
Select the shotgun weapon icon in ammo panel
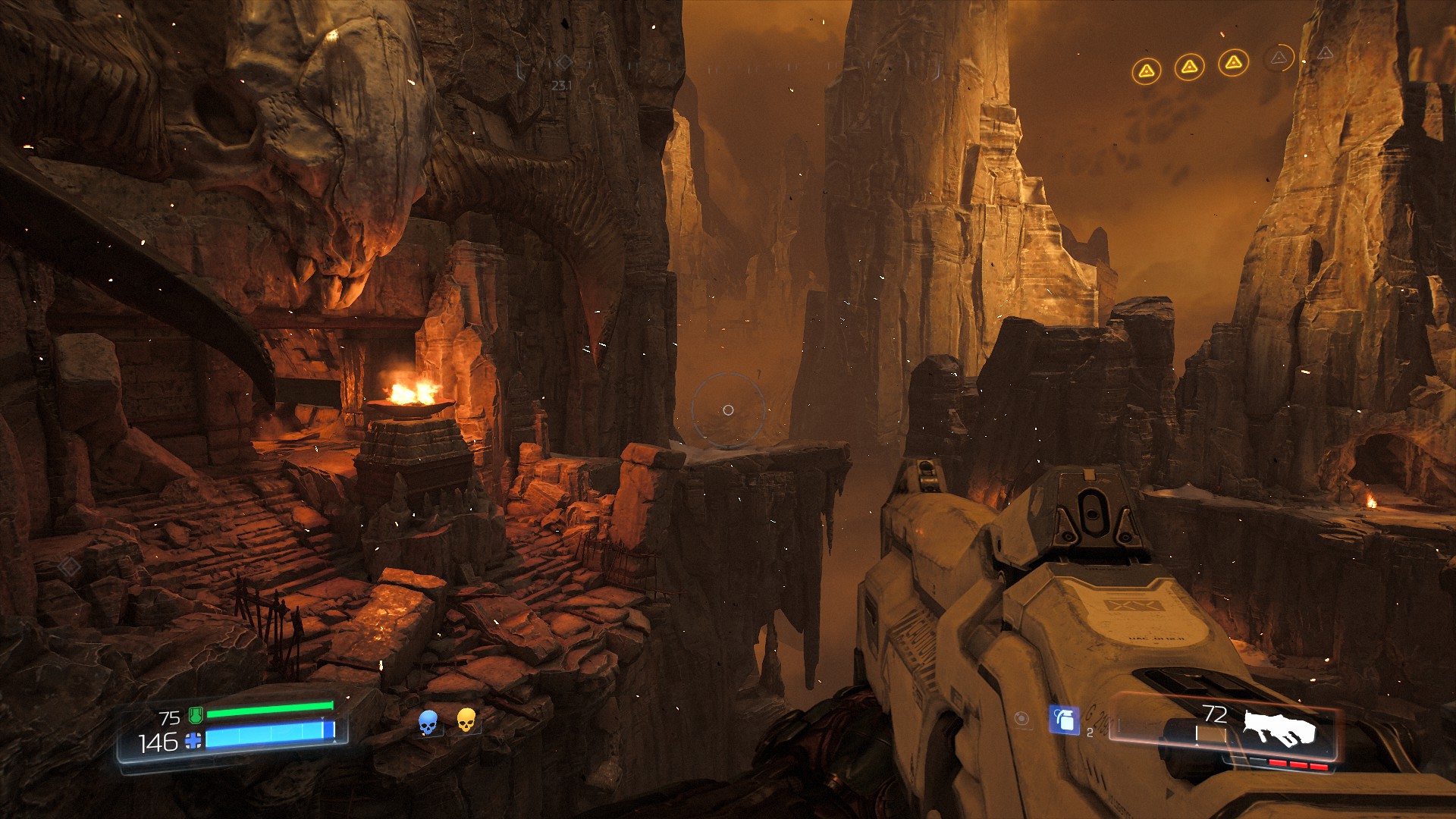[1282, 729]
